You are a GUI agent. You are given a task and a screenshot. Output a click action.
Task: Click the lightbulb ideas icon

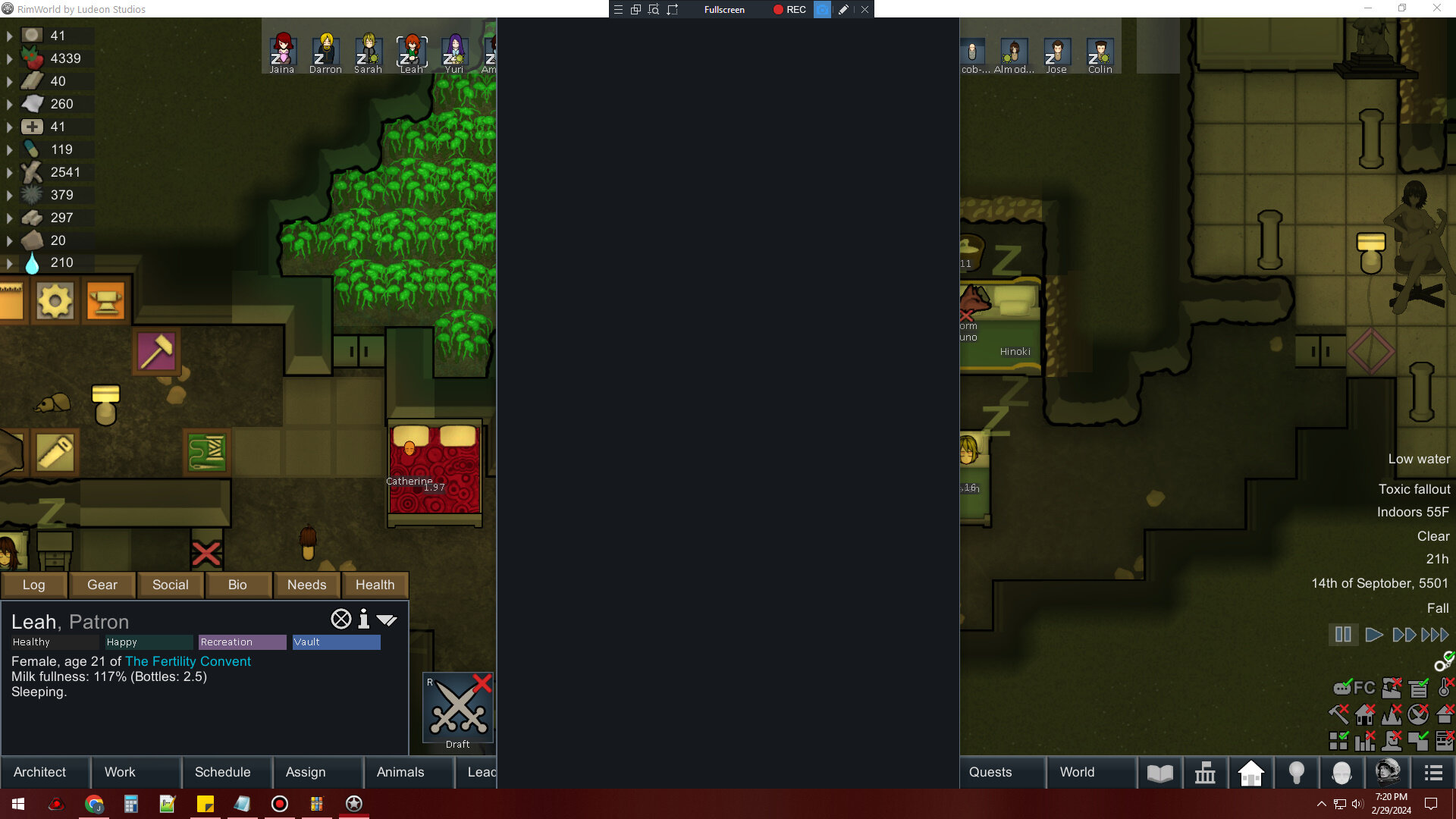1295,773
